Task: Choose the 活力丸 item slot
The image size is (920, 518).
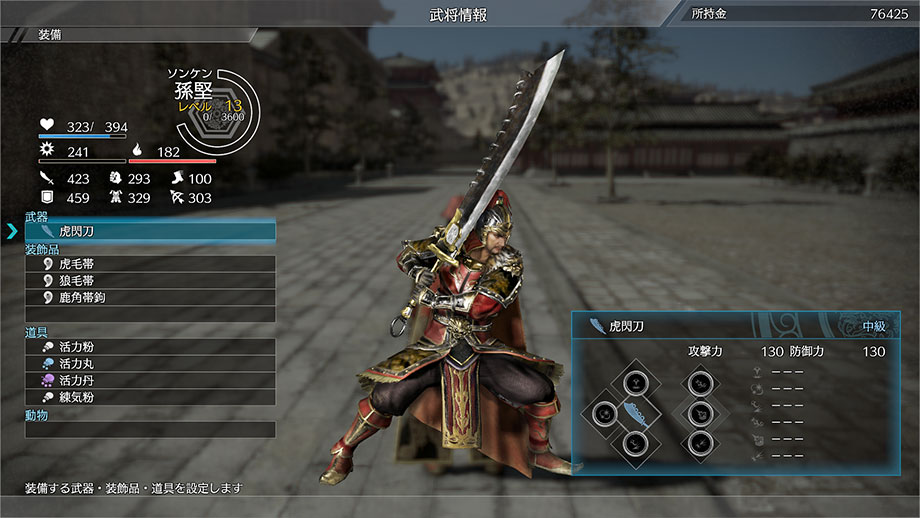Action: [x=150, y=364]
